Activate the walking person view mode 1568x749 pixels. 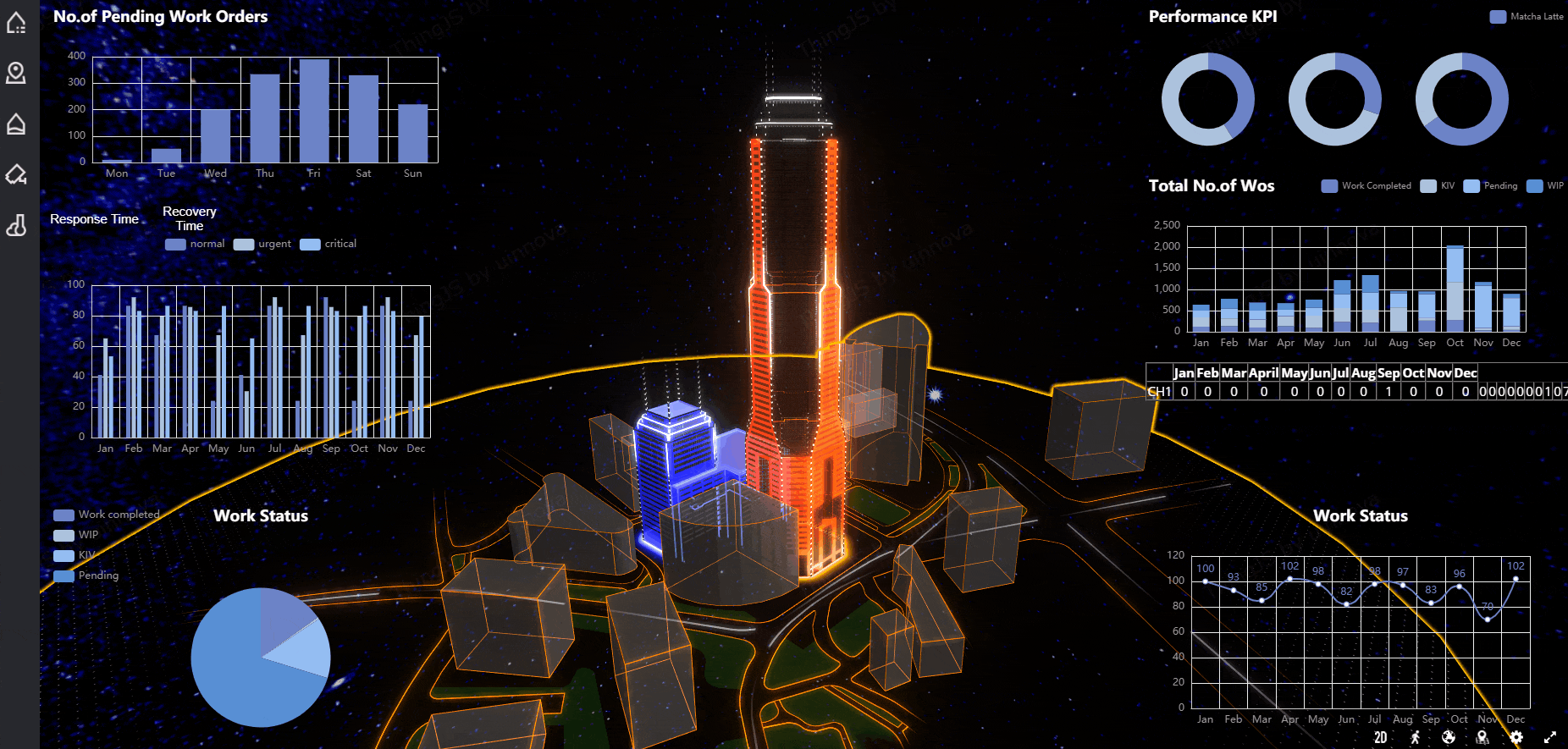pos(1415,737)
